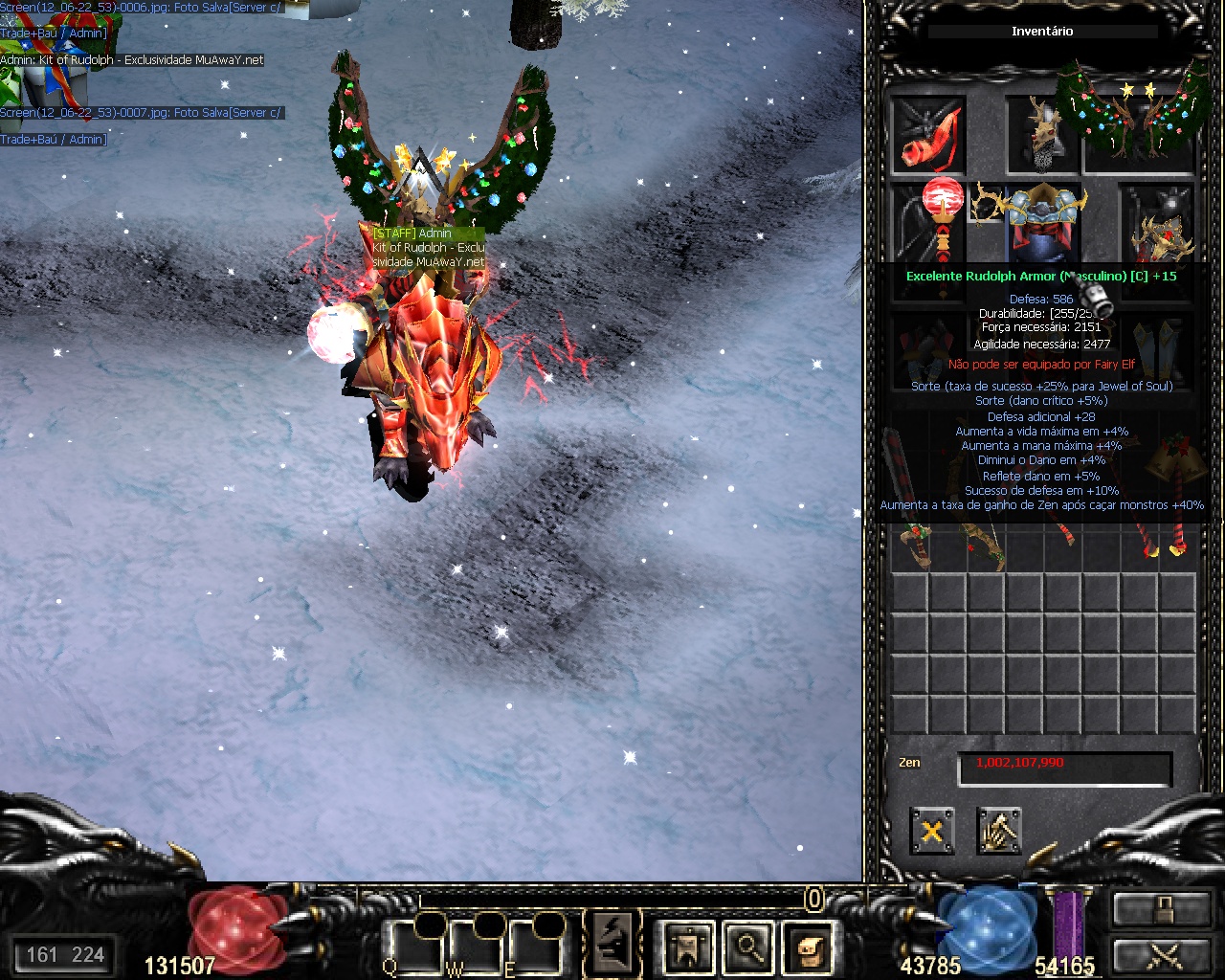Click the crossed swords button
Viewport: 1225px width, 980px height.
pyautogui.click(x=1161, y=955)
